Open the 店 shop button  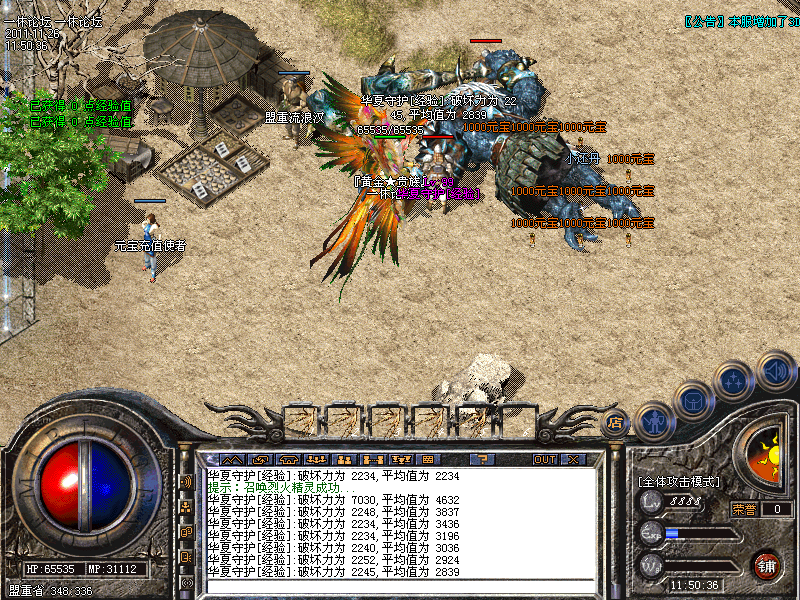click(614, 422)
